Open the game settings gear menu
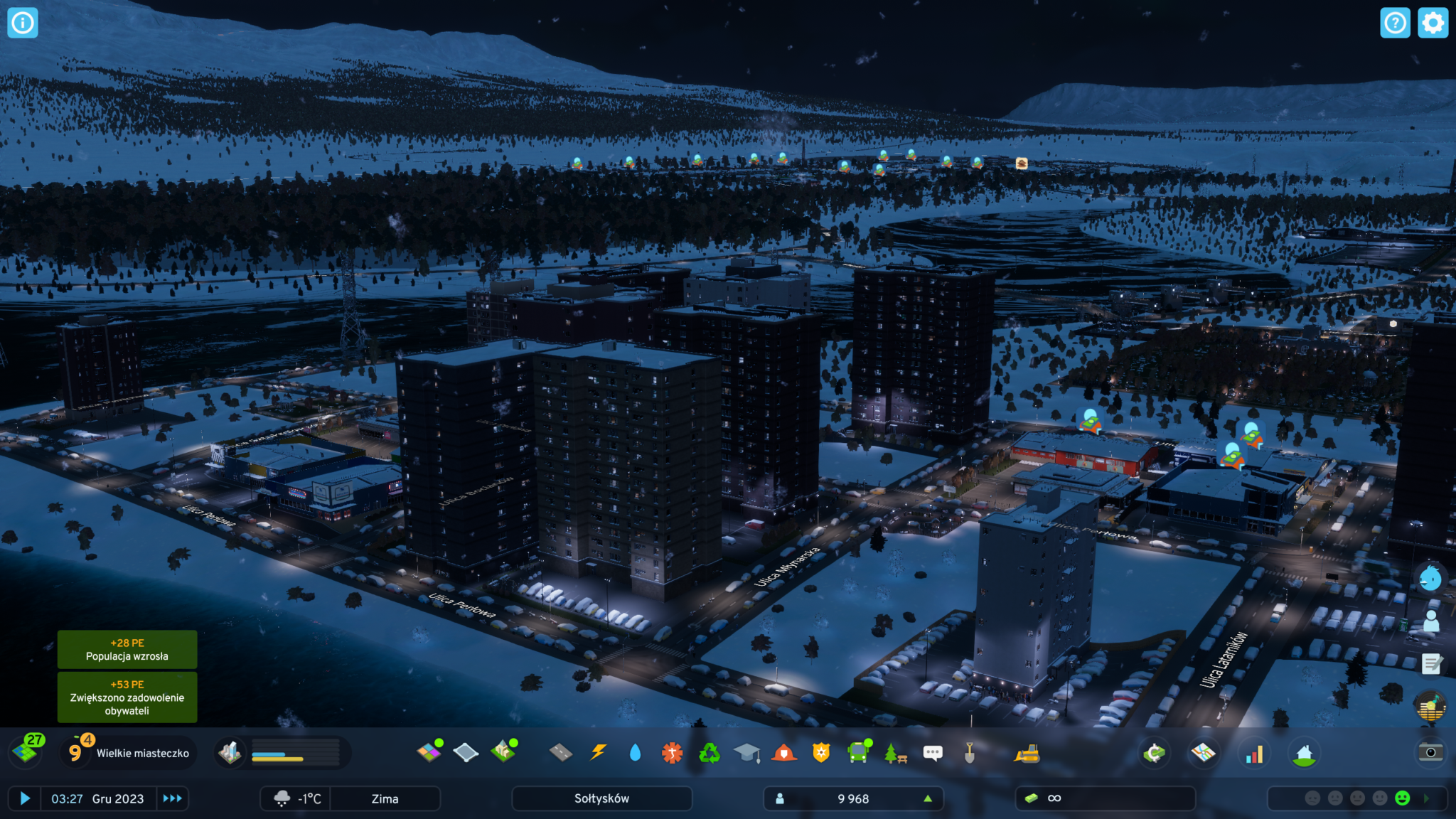The width and height of the screenshot is (1456, 819). point(1433,23)
